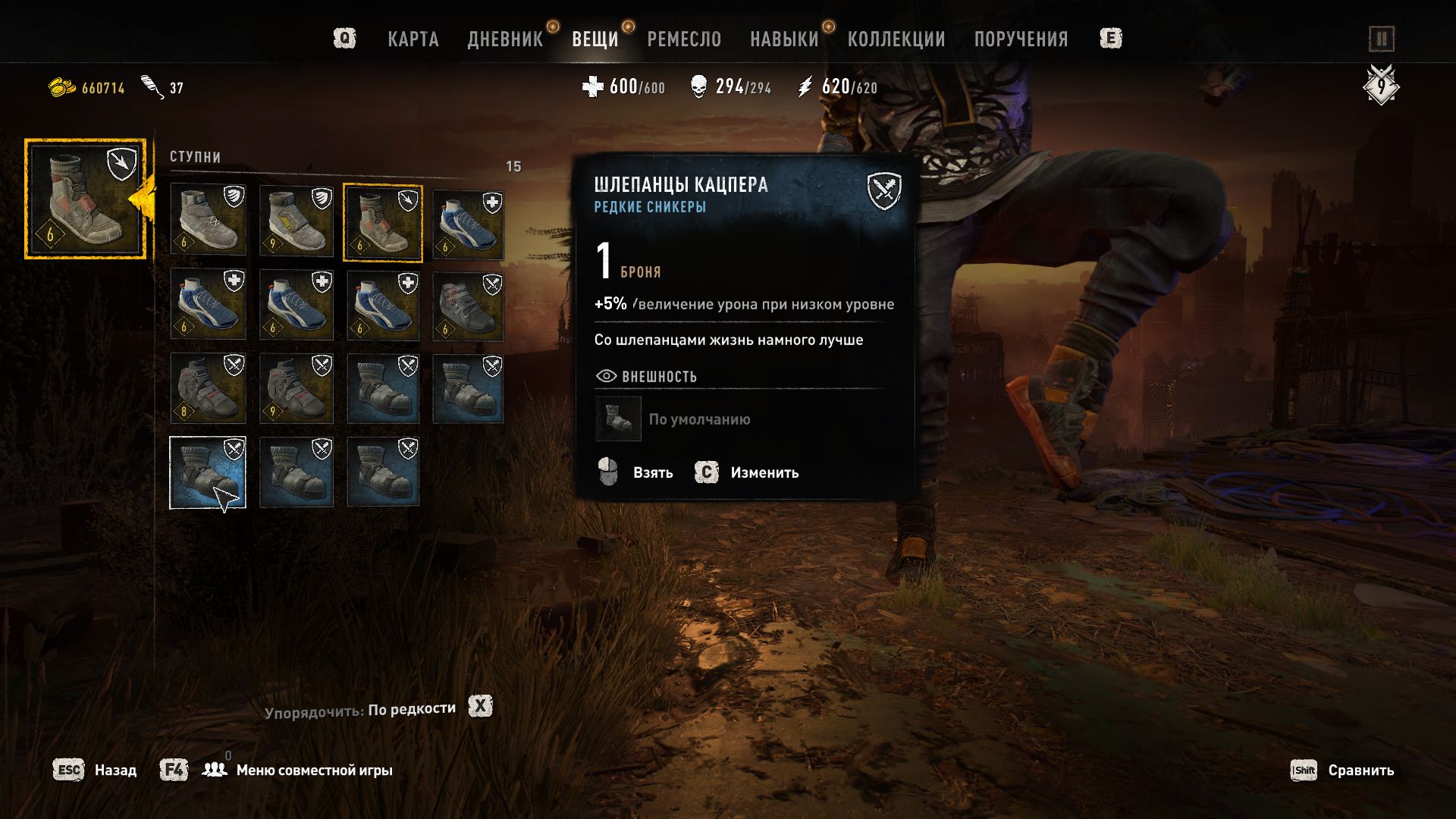Screen dimensions: 1456x819
Task: Select the level 8 dark sneaker slot
Action: coord(208,388)
